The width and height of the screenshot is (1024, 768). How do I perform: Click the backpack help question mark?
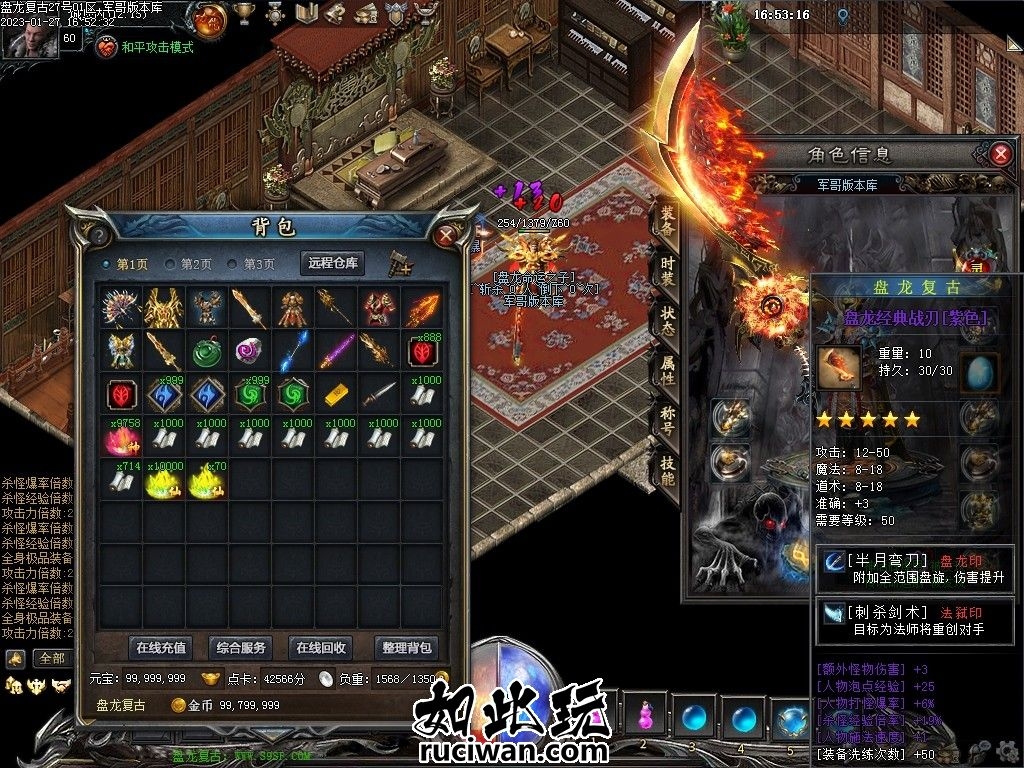tap(99, 235)
